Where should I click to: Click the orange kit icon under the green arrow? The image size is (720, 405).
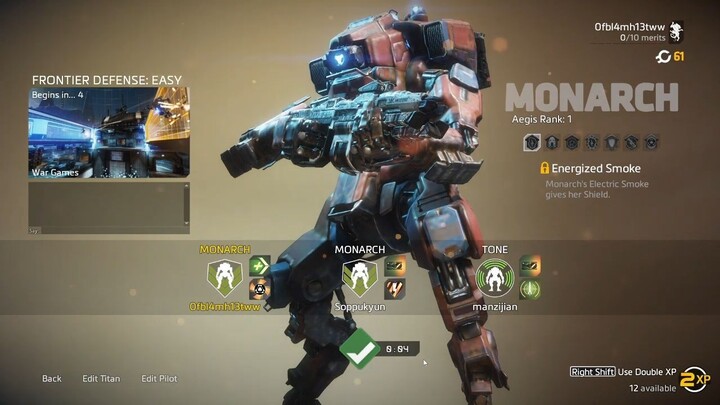point(259,288)
